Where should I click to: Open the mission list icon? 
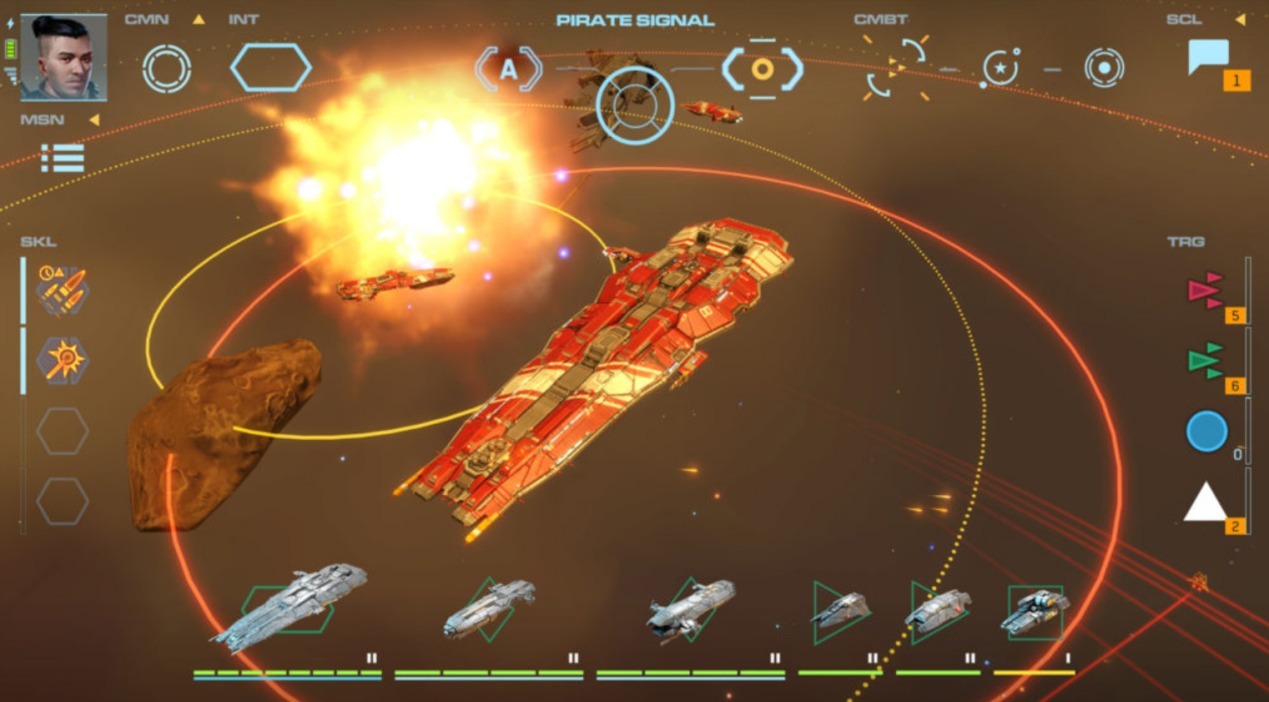click(x=62, y=158)
